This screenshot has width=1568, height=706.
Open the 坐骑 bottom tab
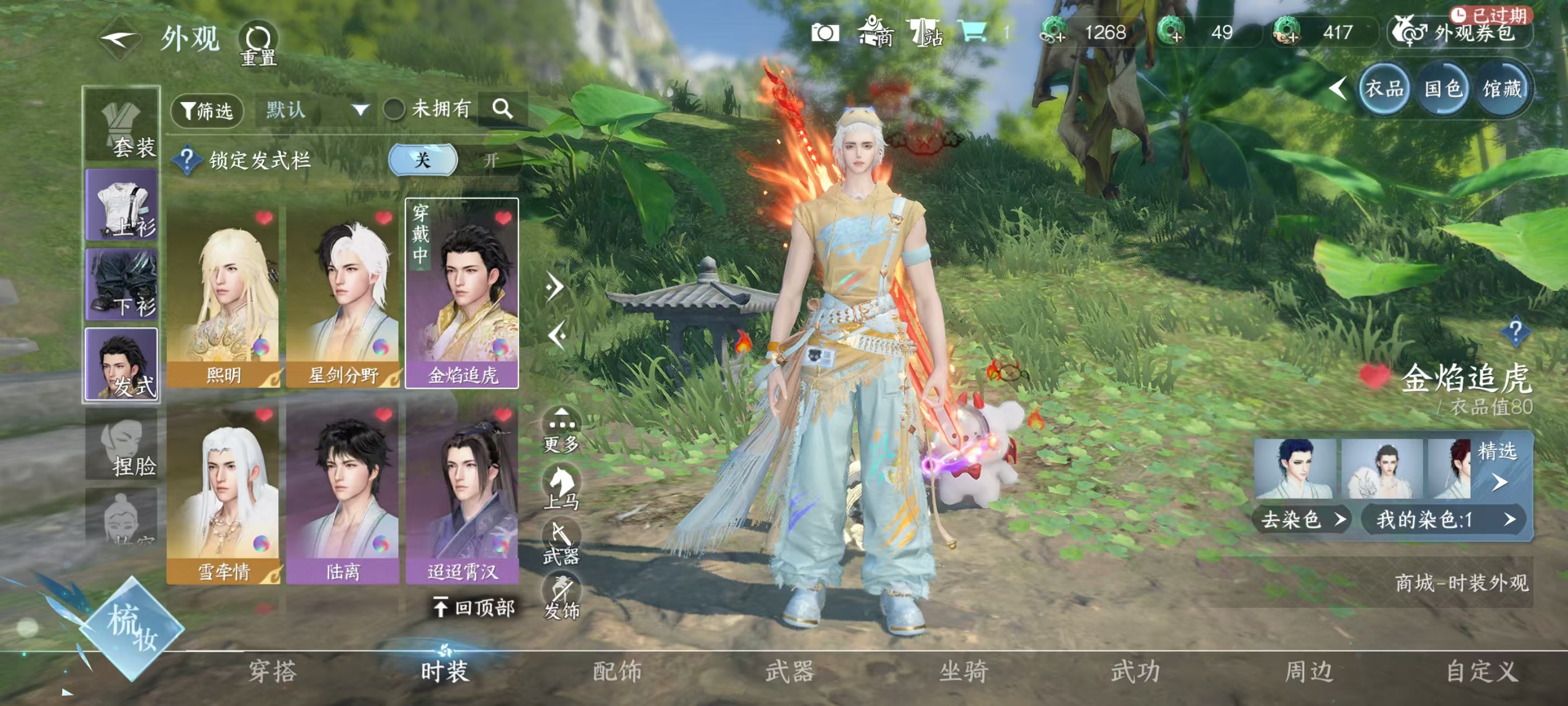pyautogui.click(x=963, y=671)
